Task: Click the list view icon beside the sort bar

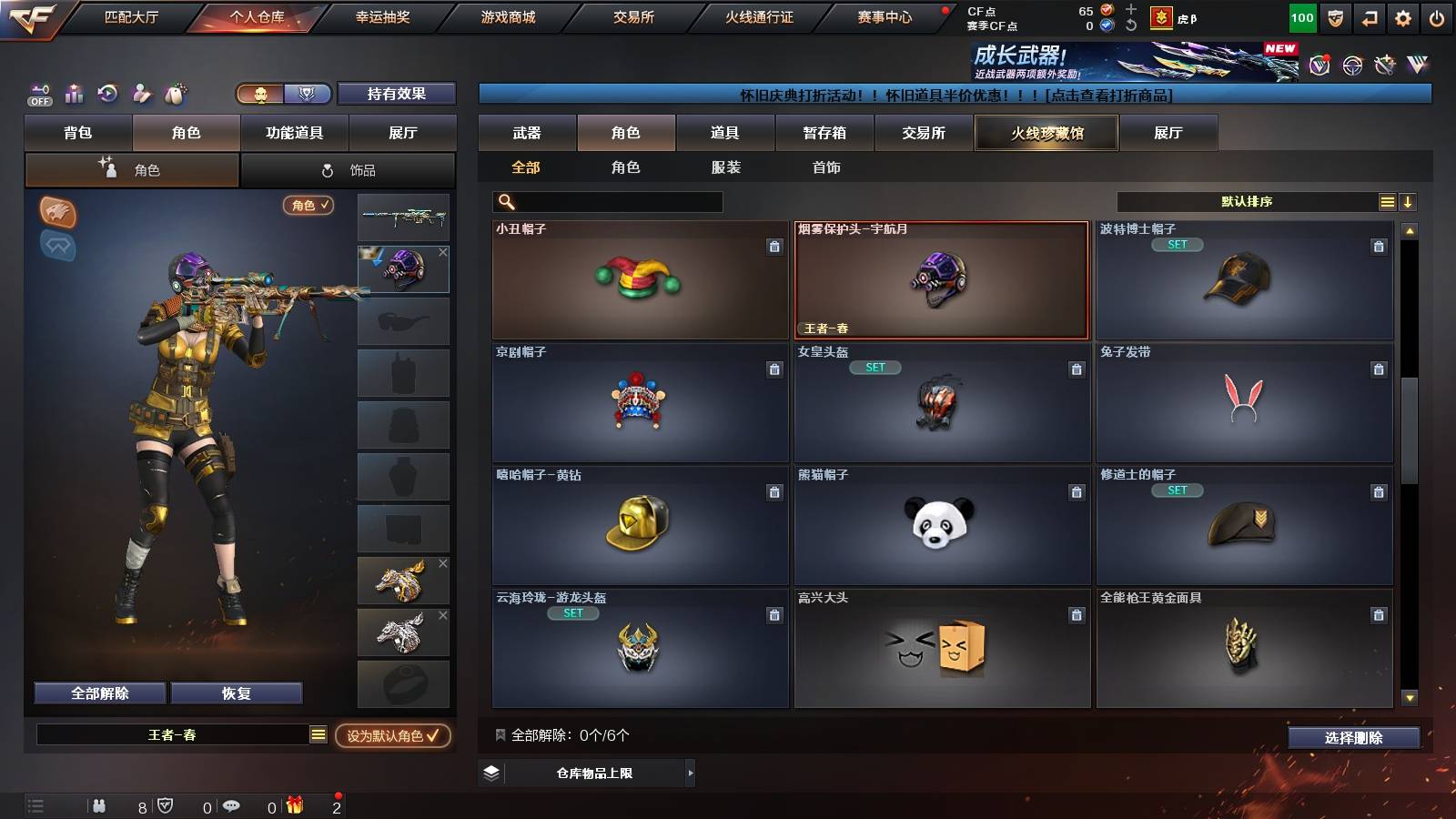Action: coord(1387,201)
